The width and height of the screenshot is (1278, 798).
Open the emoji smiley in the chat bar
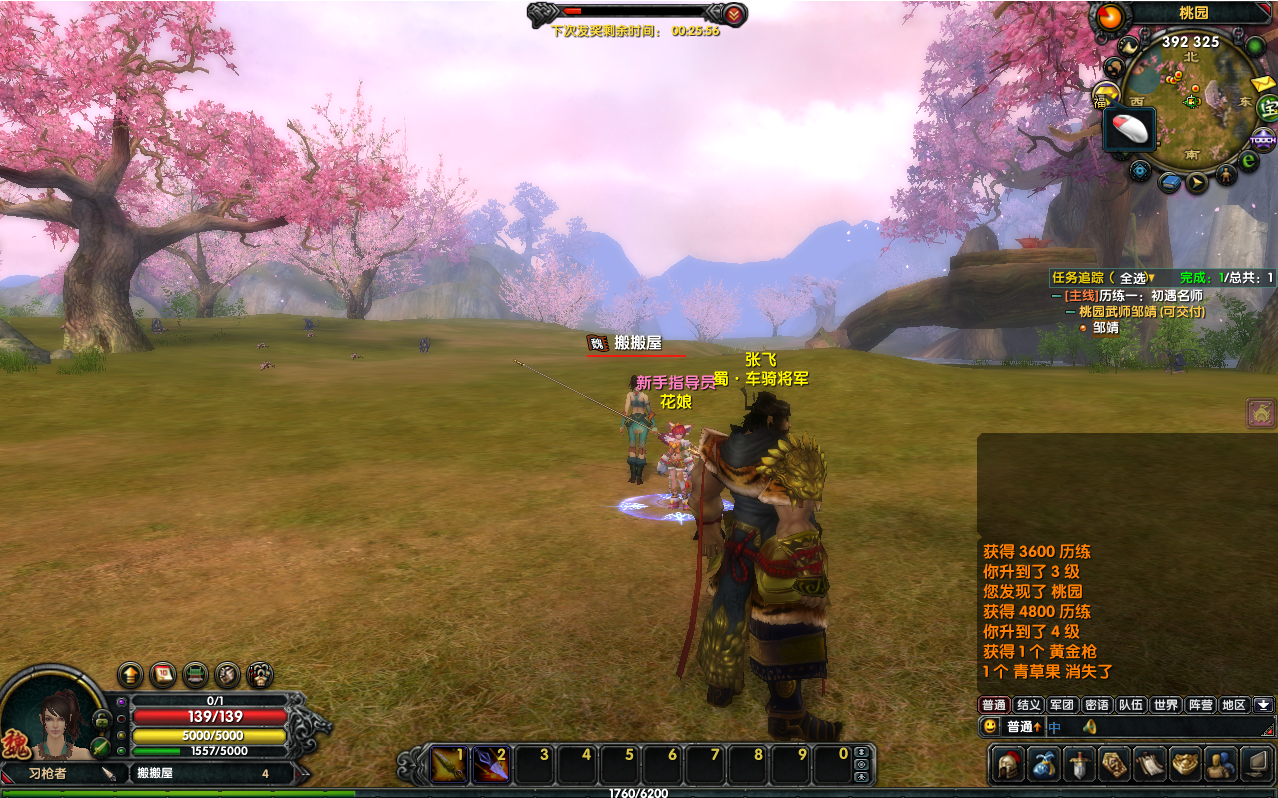tap(990, 727)
